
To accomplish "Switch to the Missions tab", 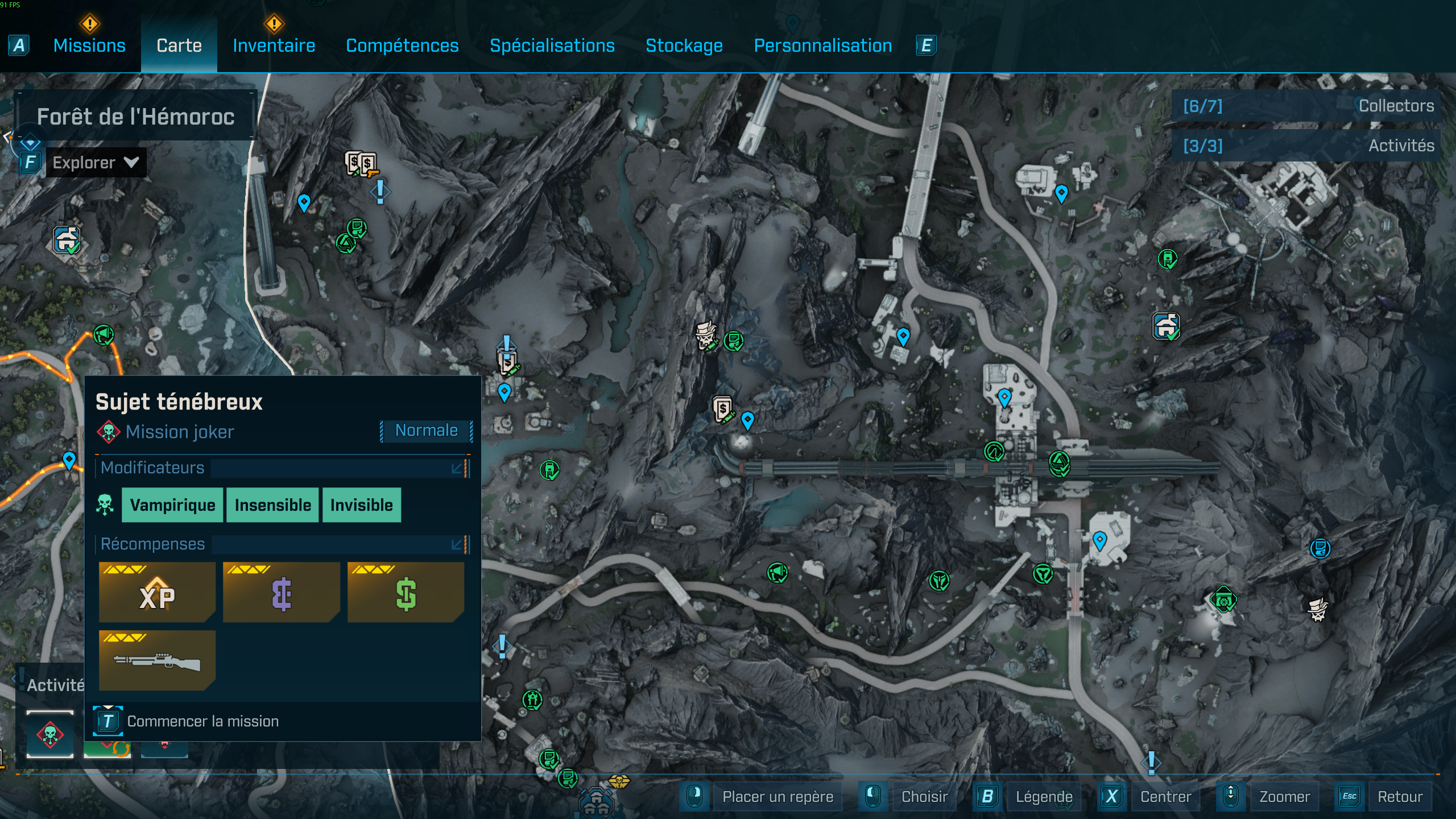I will (x=89, y=45).
